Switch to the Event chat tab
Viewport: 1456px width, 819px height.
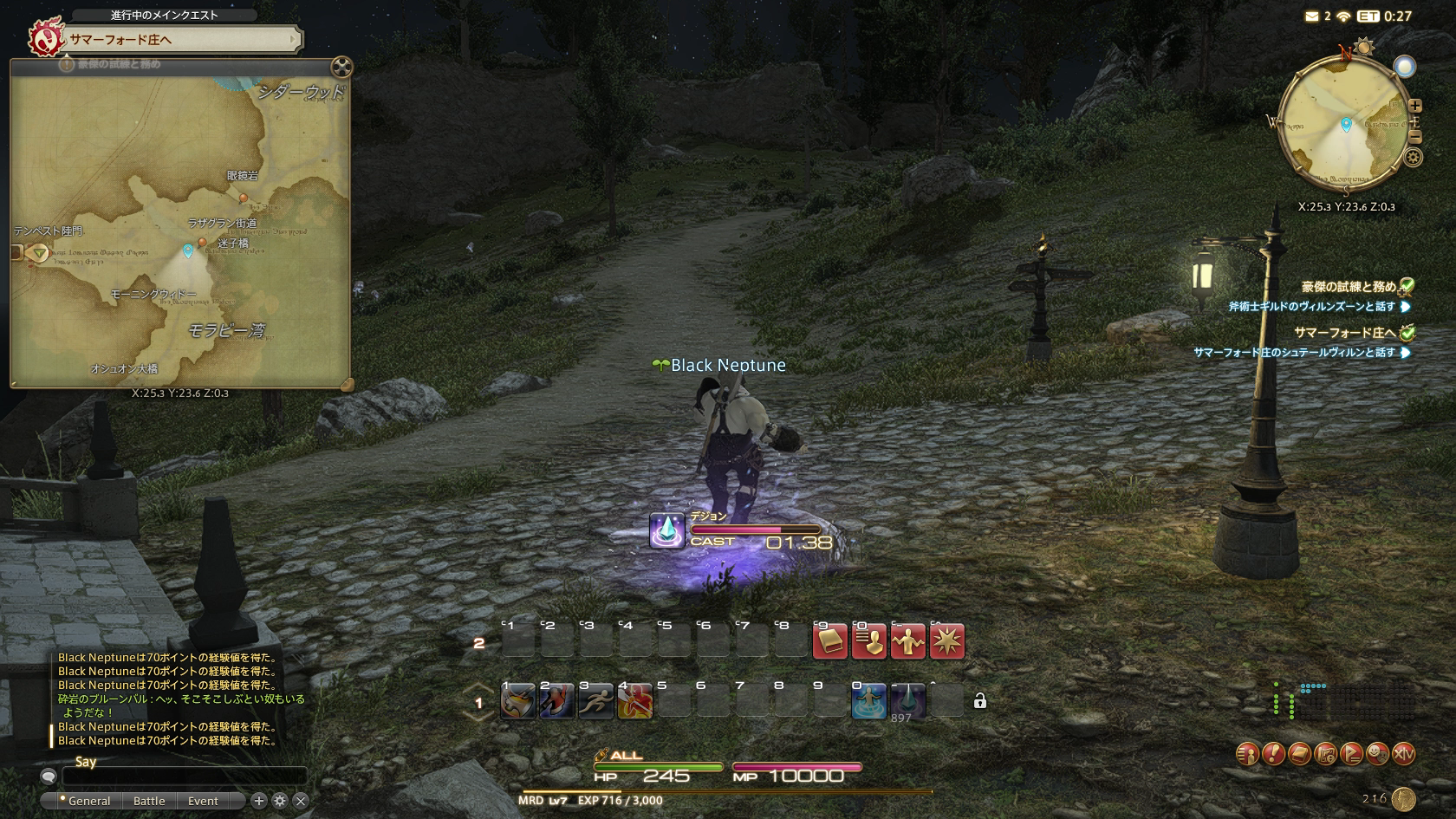(x=203, y=801)
